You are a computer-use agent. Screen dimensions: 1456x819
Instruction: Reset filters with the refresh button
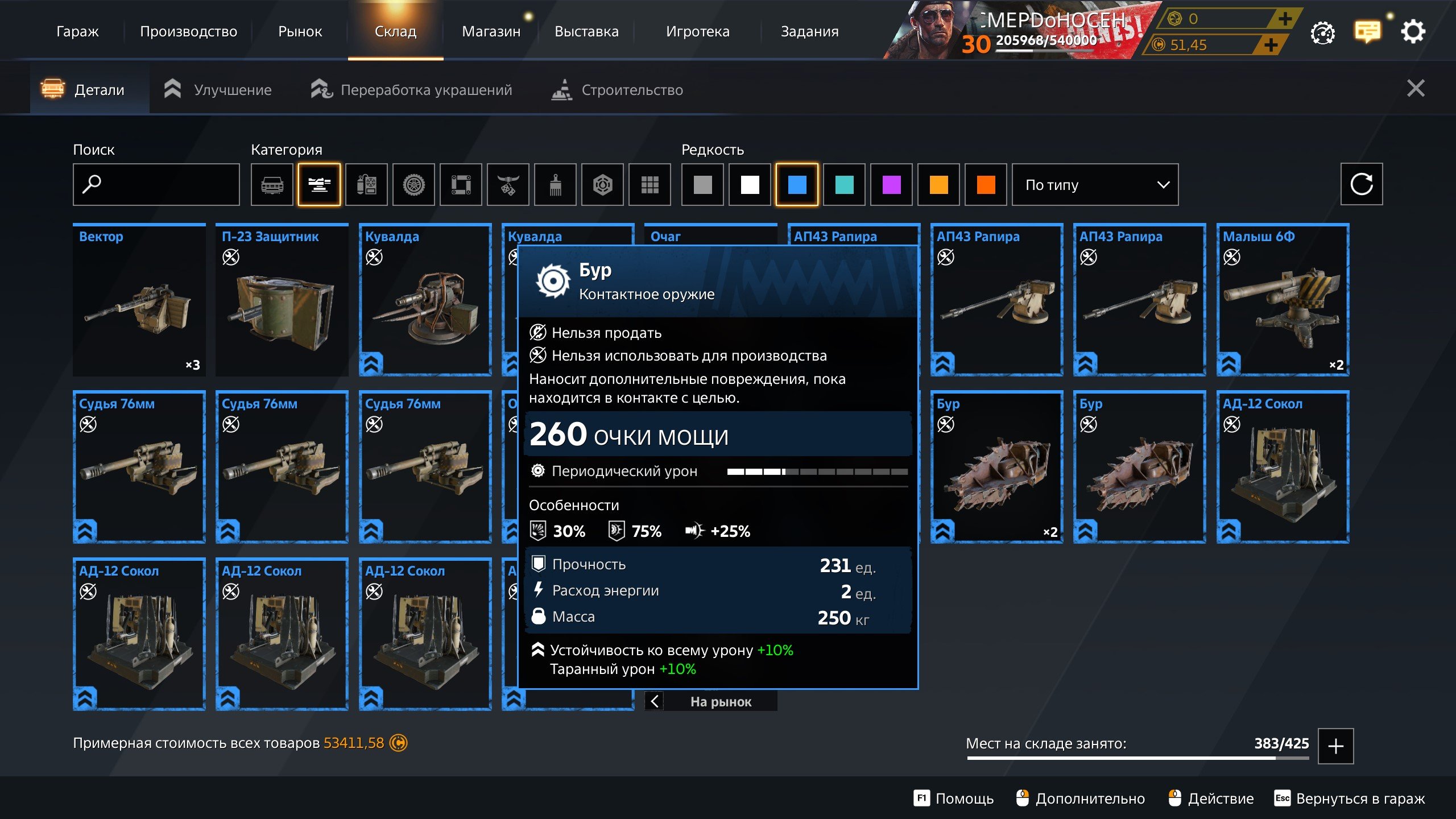point(1361,184)
